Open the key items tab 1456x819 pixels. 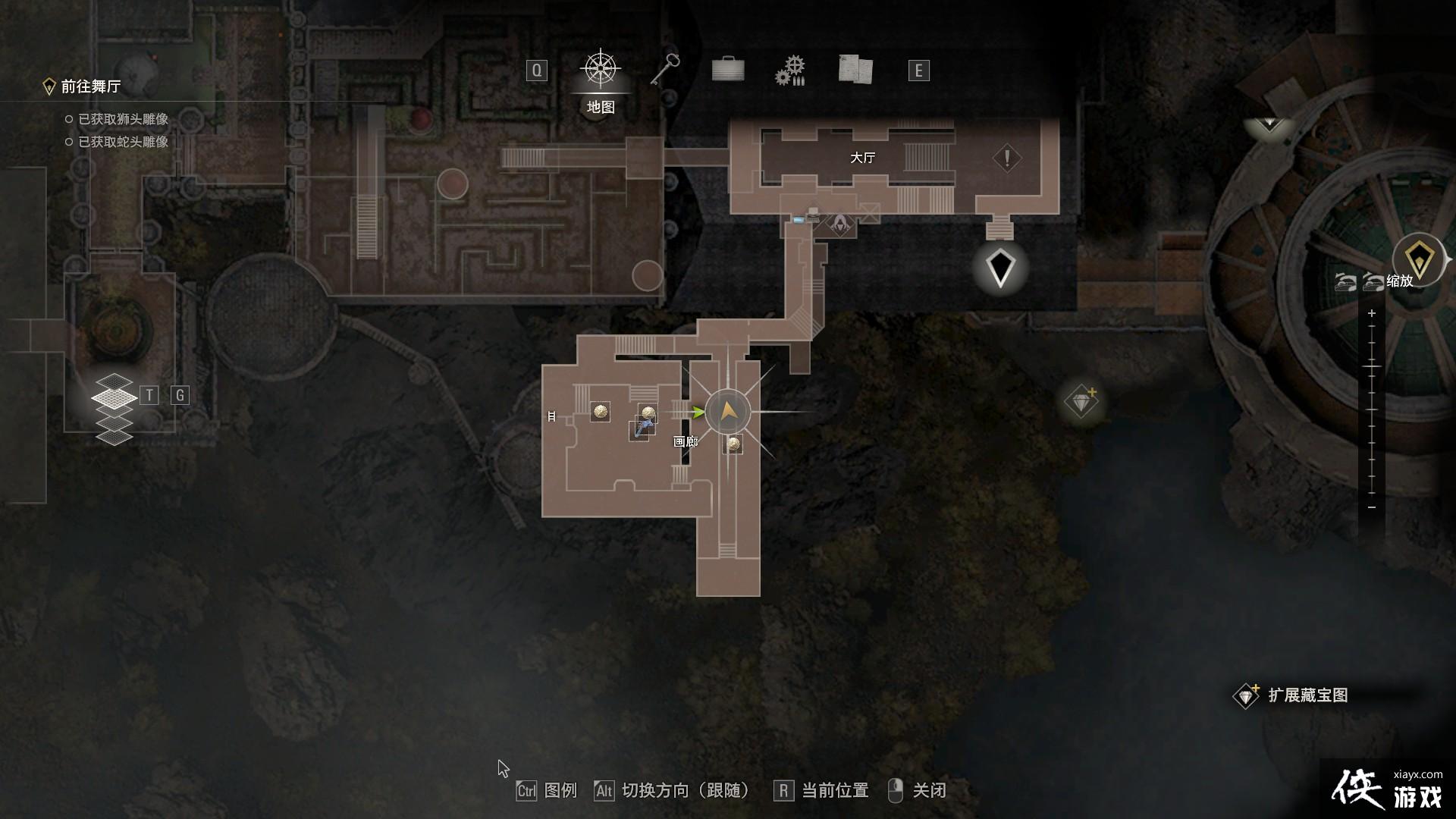[665, 70]
